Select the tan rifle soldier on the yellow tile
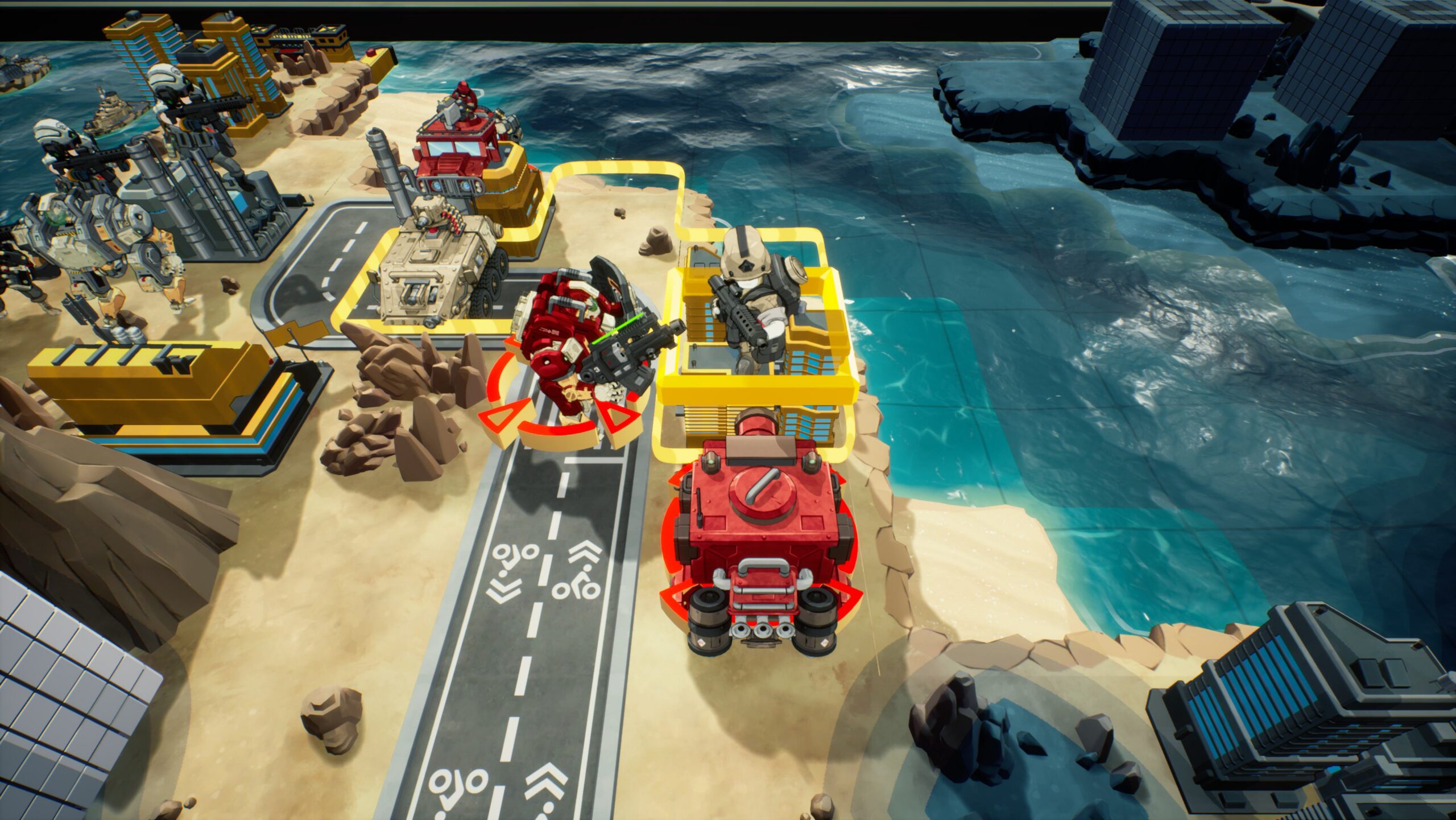The height and width of the screenshot is (820, 1456). click(x=751, y=296)
